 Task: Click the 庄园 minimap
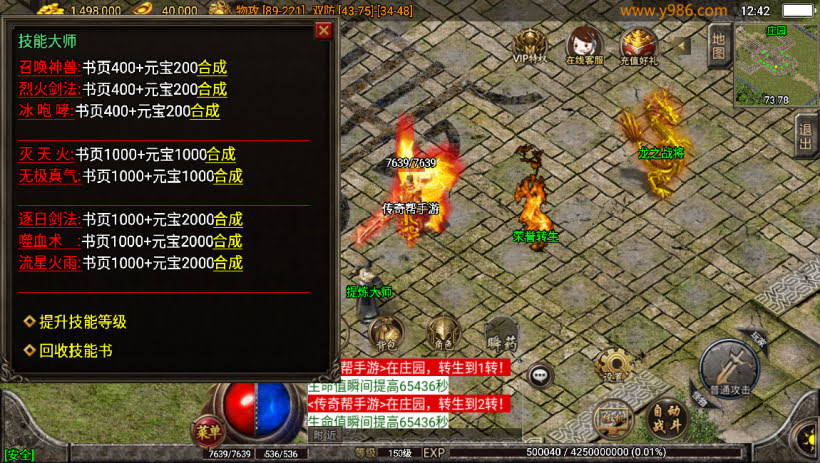click(x=776, y=63)
